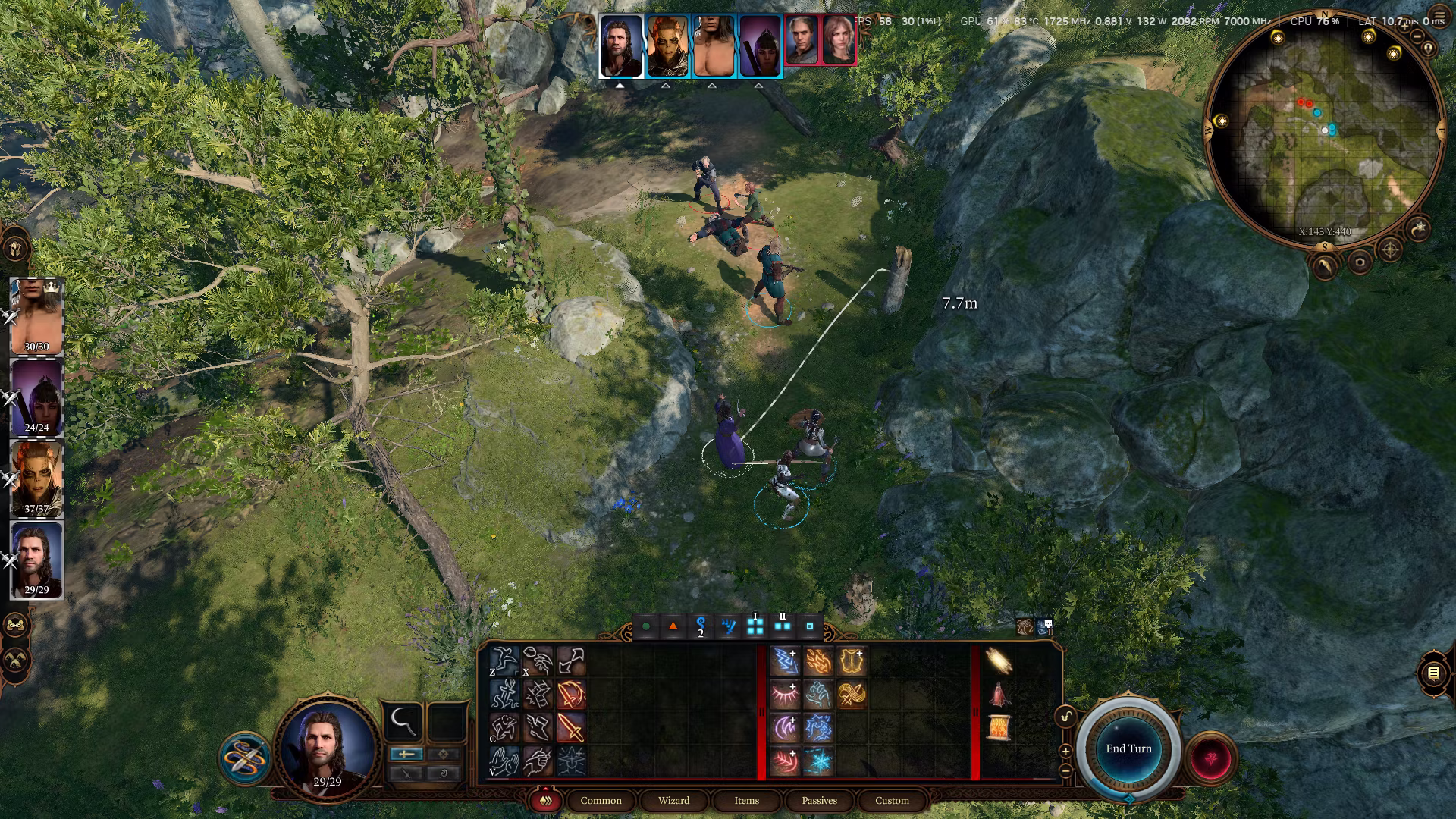Use the scroll item in the hotbar
The width and height of the screenshot is (1456, 819).
point(999,728)
